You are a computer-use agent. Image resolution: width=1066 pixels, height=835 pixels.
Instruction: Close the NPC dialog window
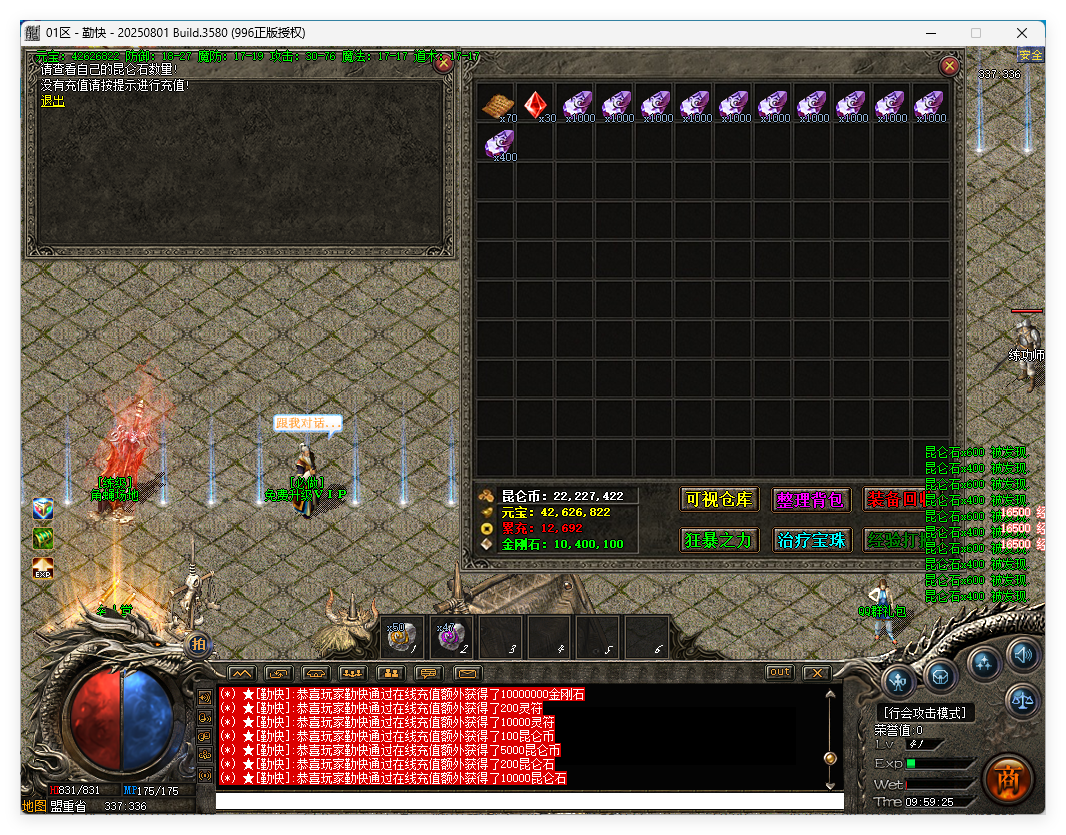click(443, 65)
